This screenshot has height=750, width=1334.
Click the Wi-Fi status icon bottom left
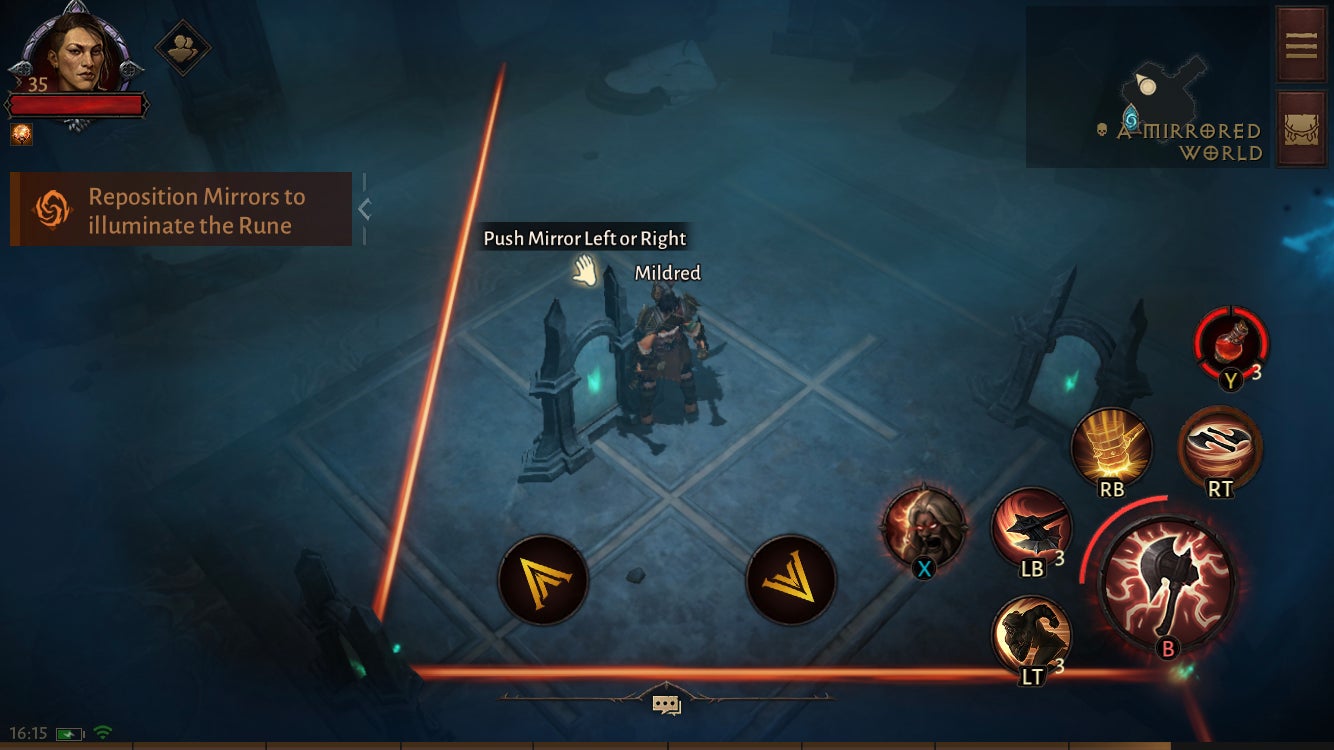100,734
